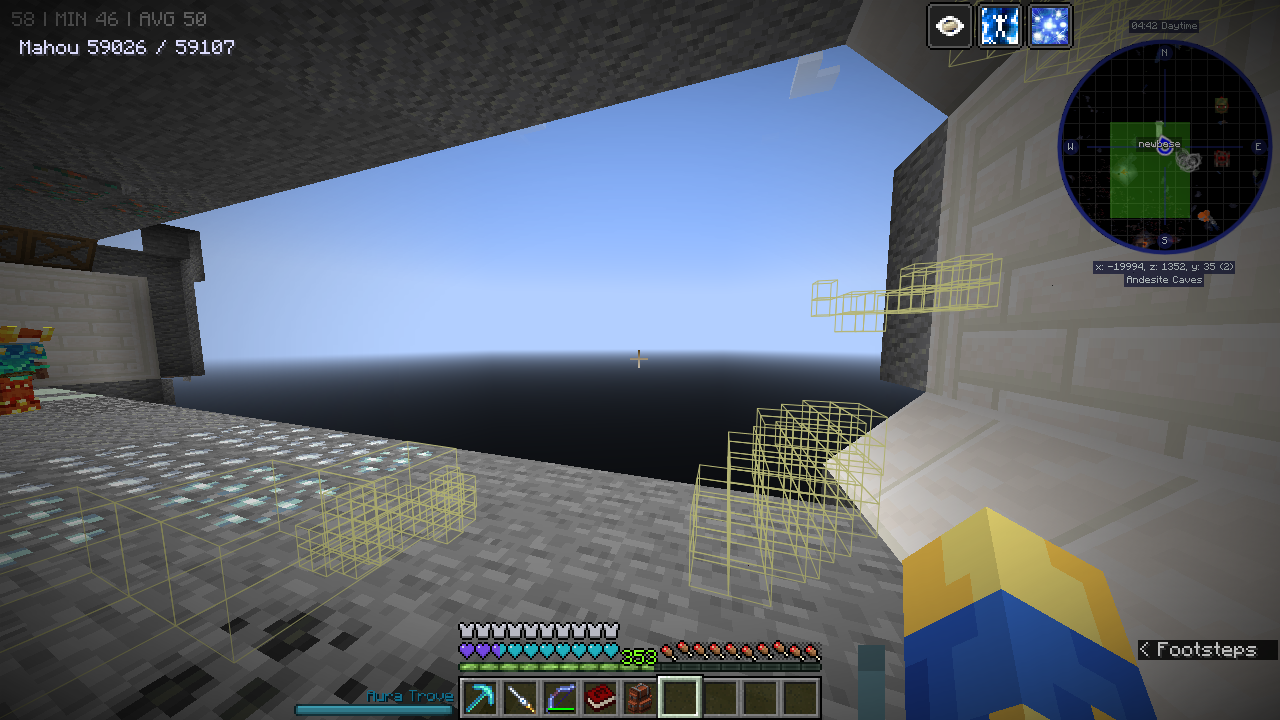Click the lightning figure status effect icon
Image resolution: width=1280 pixels, height=720 pixels.
click(999, 26)
